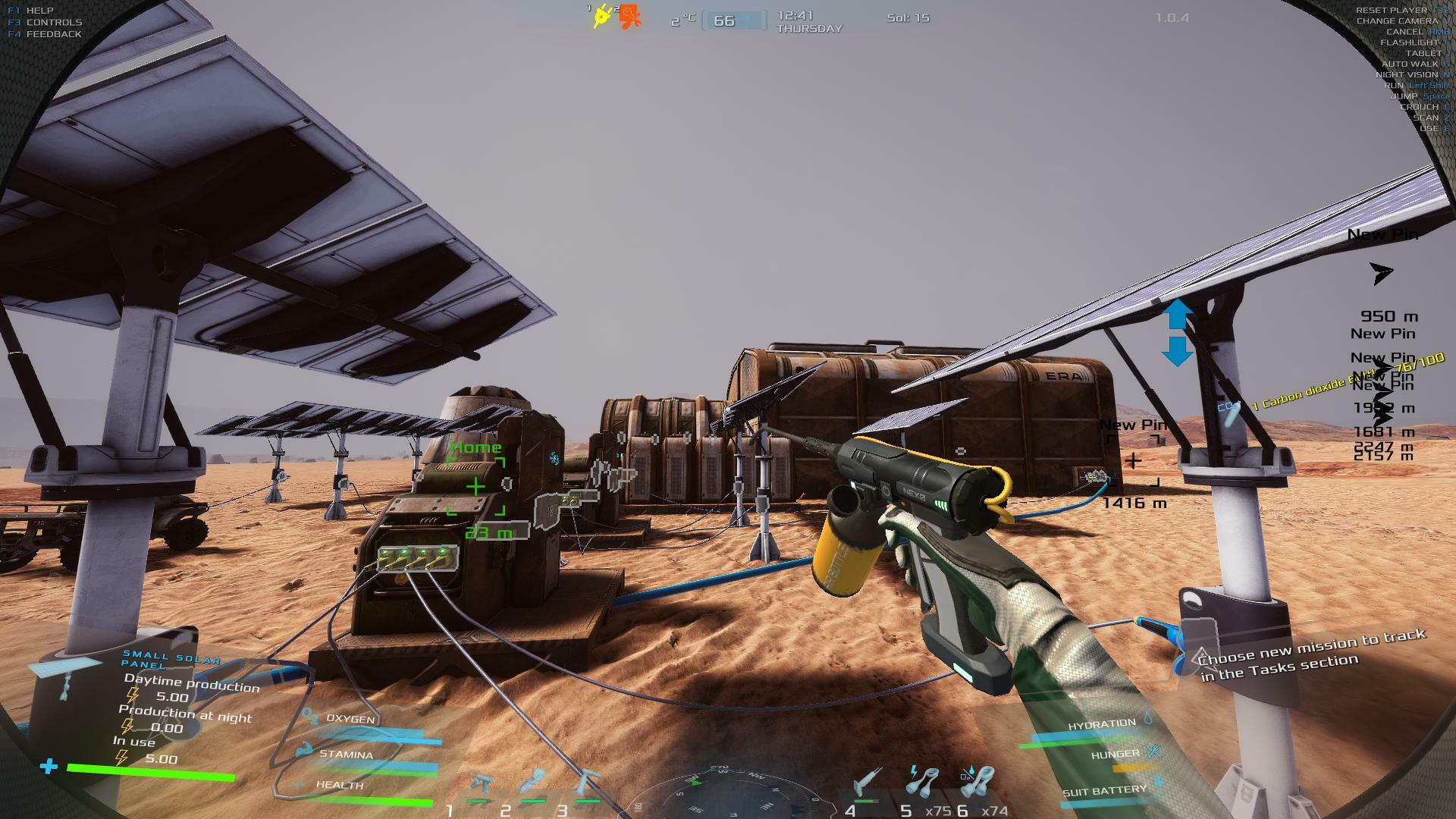Click the mission tracker tasks prompt

pyautogui.click(x=1312, y=655)
